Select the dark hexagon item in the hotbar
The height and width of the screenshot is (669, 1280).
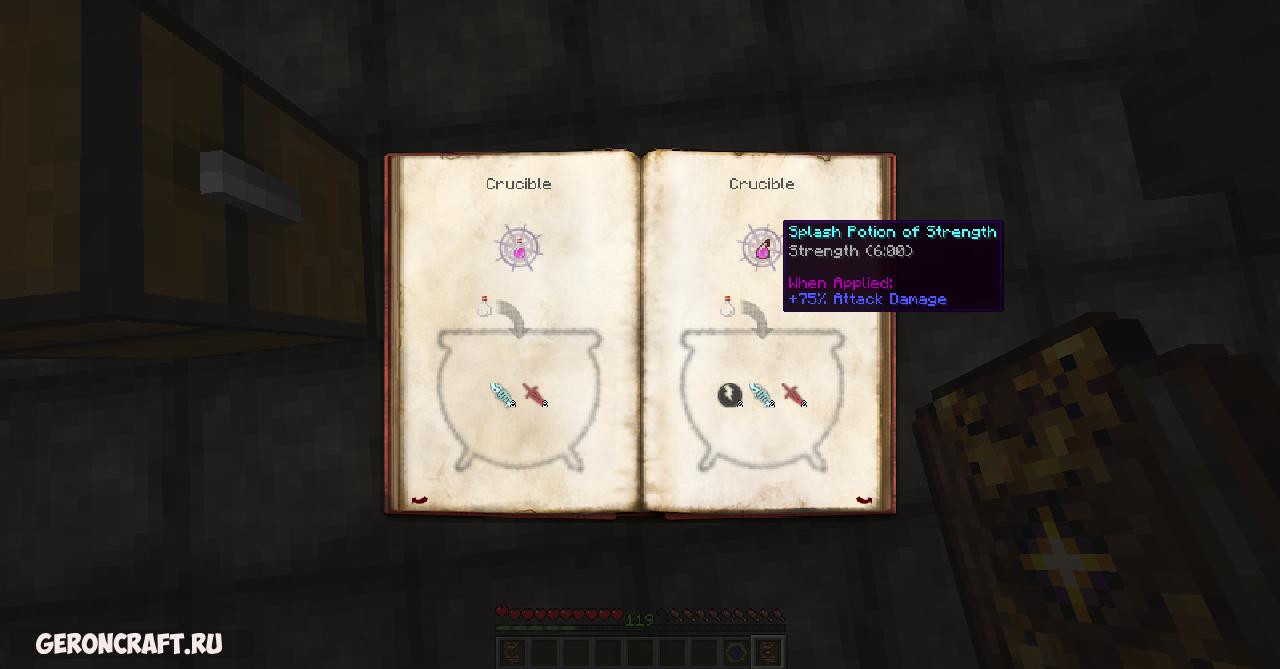tap(736, 652)
